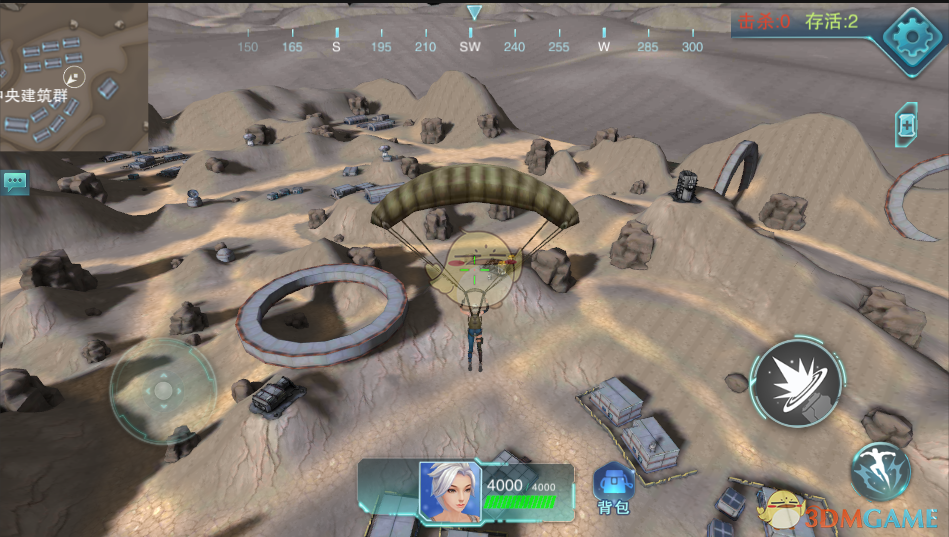This screenshot has height=537, width=949.
Task: Toggle the vehicle icon button
Action: pyautogui.click(x=906, y=125)
